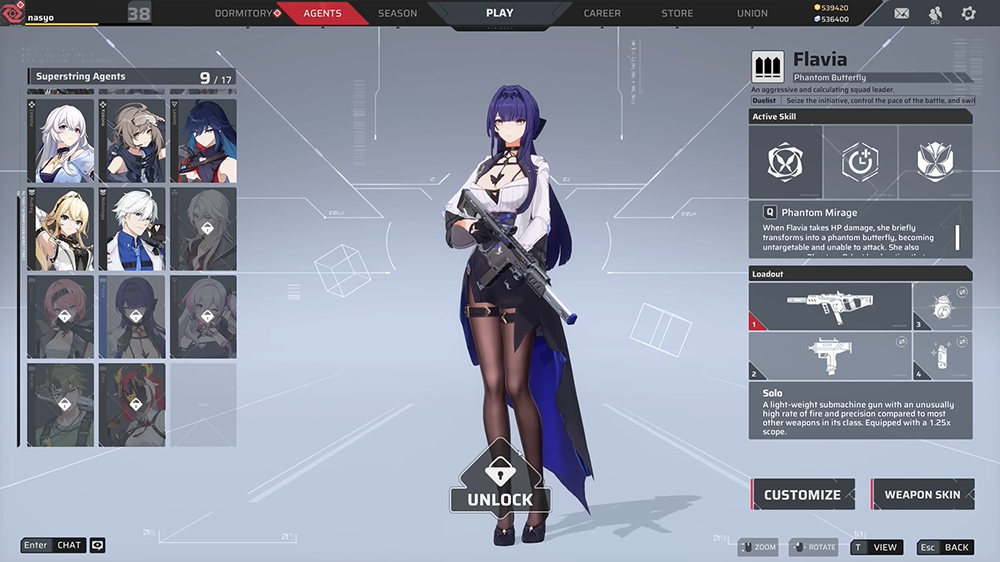The image size is (1000, 562).
Task: Click the Back button
Action: [945, 547]
